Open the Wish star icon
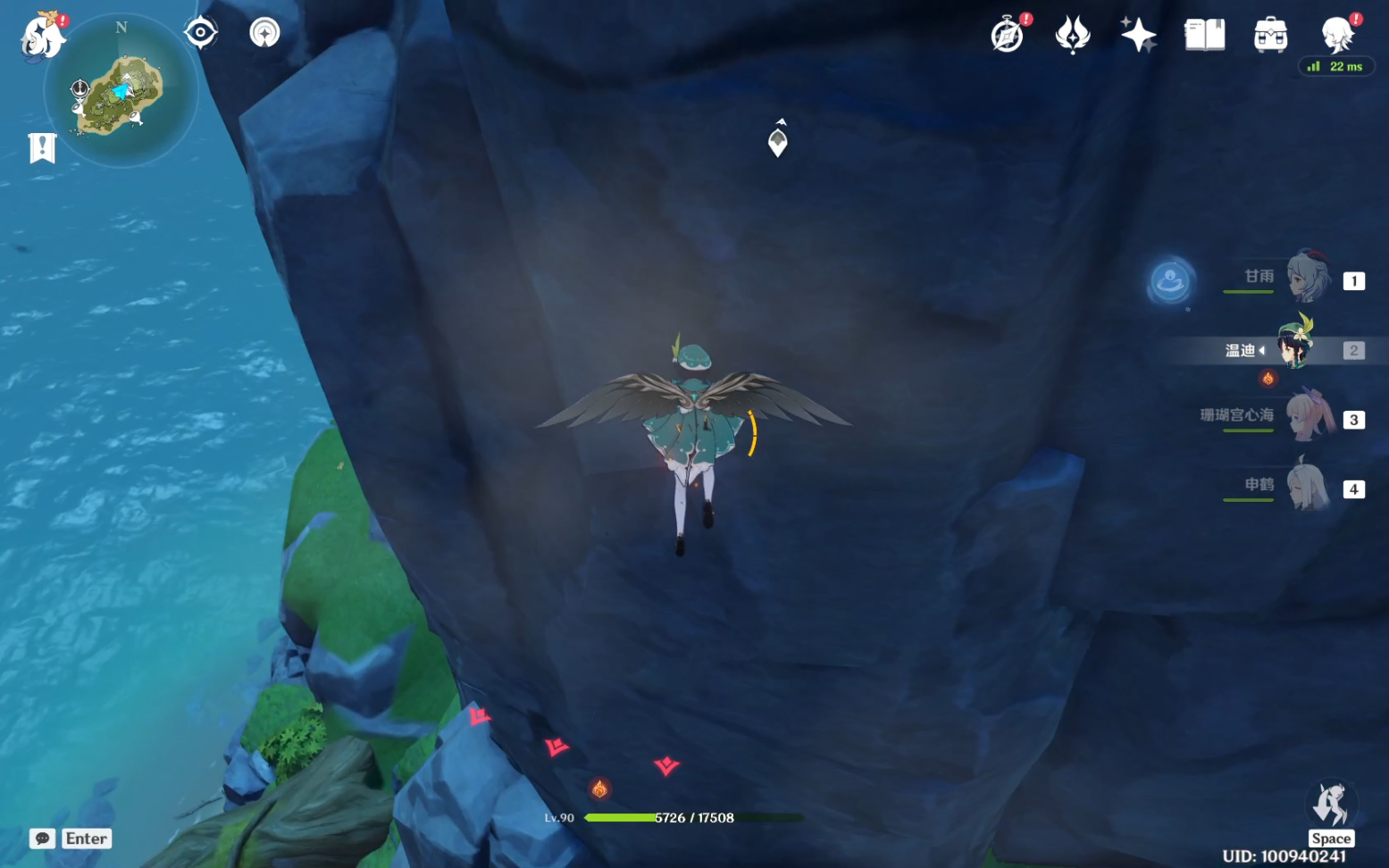This screenshot has height=868, width=1389. pyautogui.click(x=1137, y=36)
